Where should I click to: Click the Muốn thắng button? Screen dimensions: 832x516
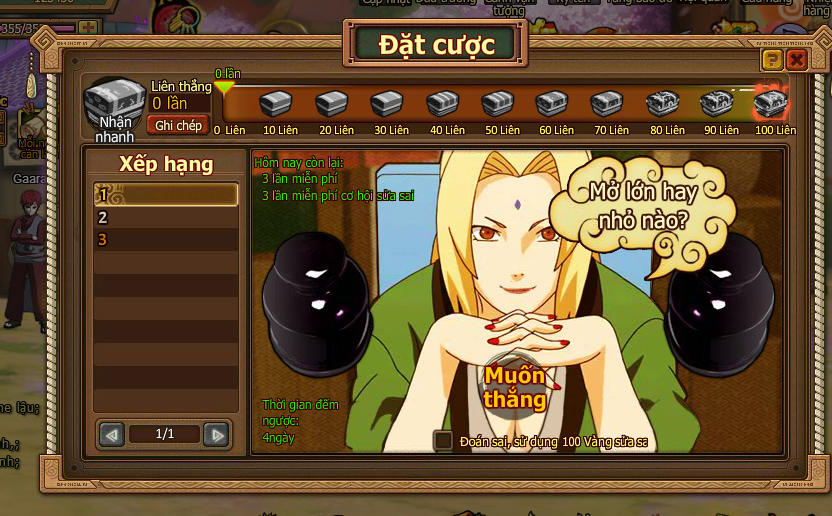point(515,387)
